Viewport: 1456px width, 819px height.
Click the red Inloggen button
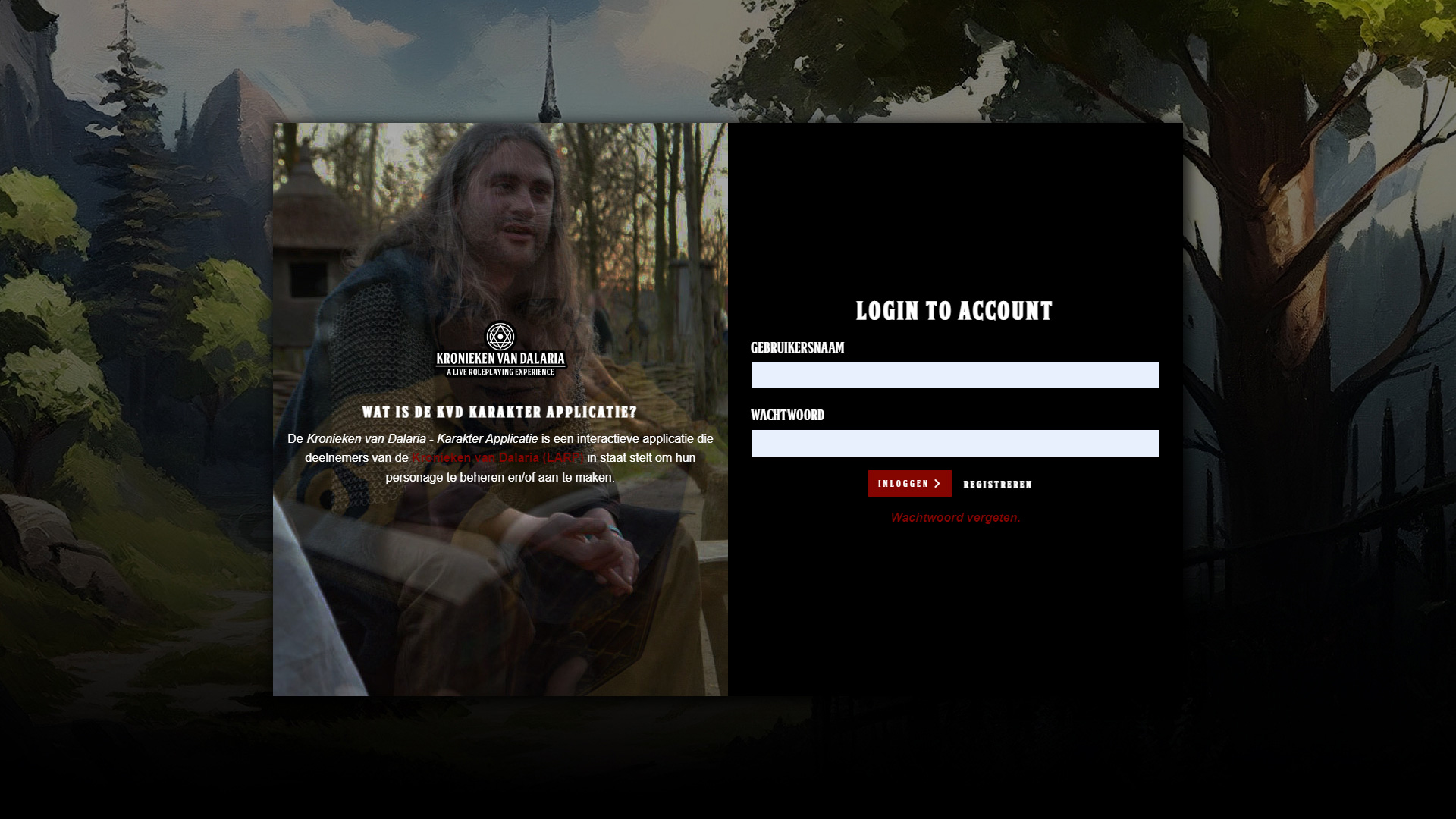[909, 483]
